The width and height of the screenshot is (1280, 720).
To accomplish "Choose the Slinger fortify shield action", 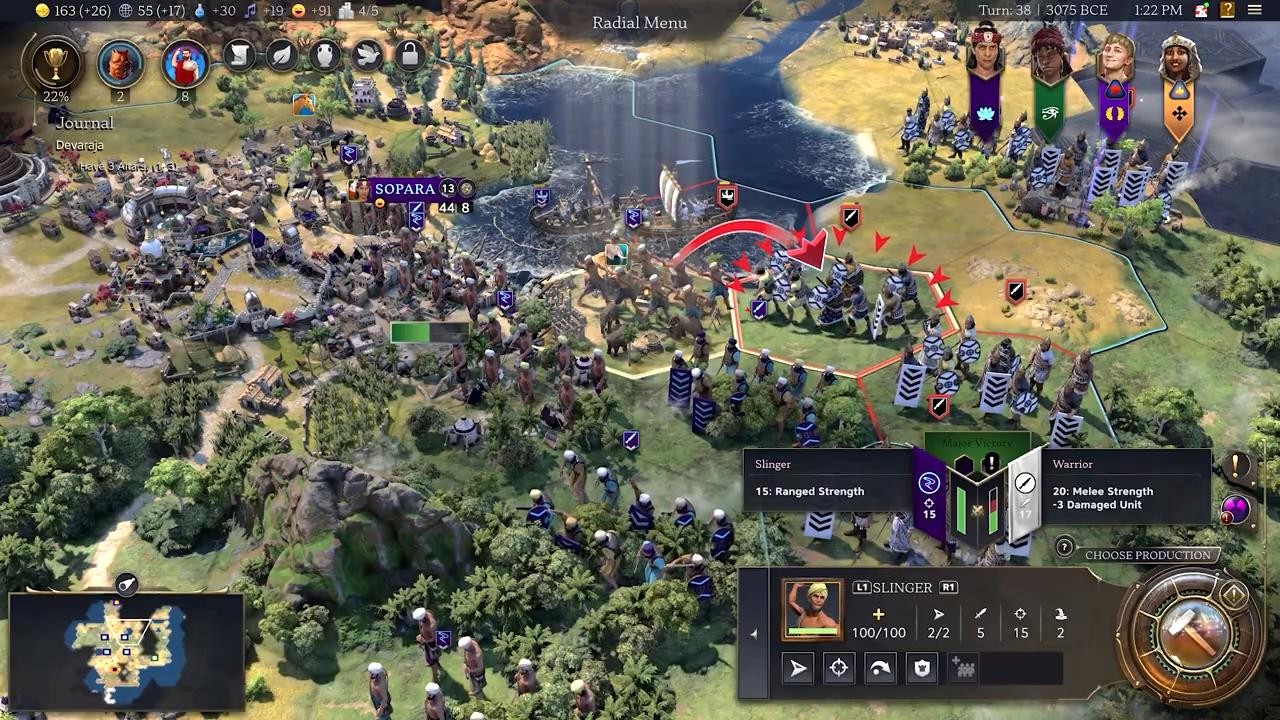I will click(x=922, y=668).
